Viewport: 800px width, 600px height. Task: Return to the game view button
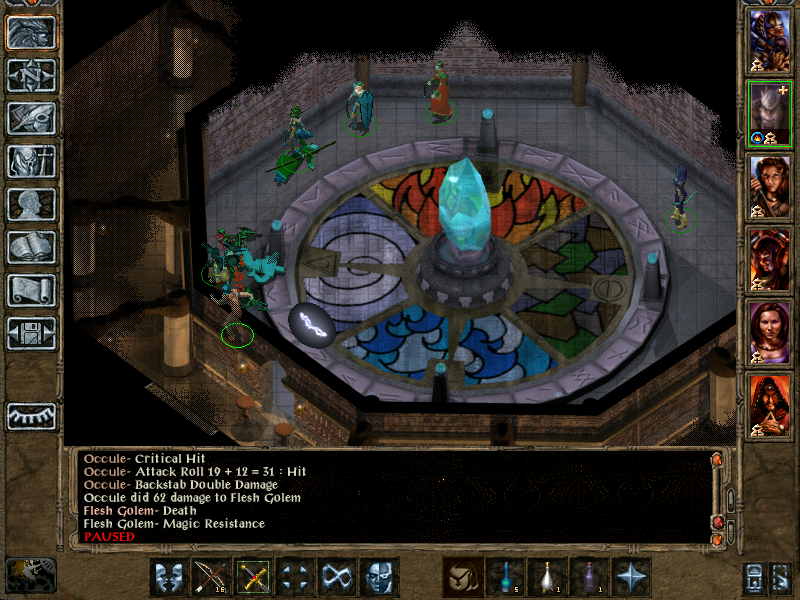[31, 33]
